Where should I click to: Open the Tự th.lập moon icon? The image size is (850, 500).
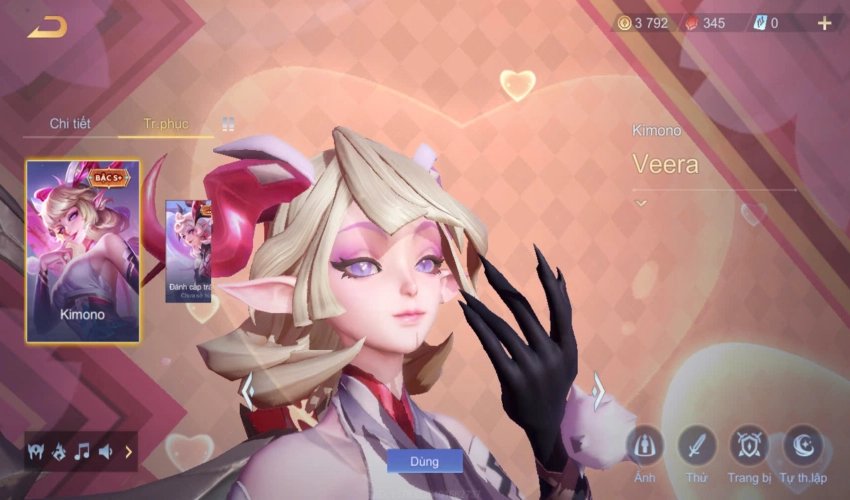pyautogui.click(x=804, y=446)
